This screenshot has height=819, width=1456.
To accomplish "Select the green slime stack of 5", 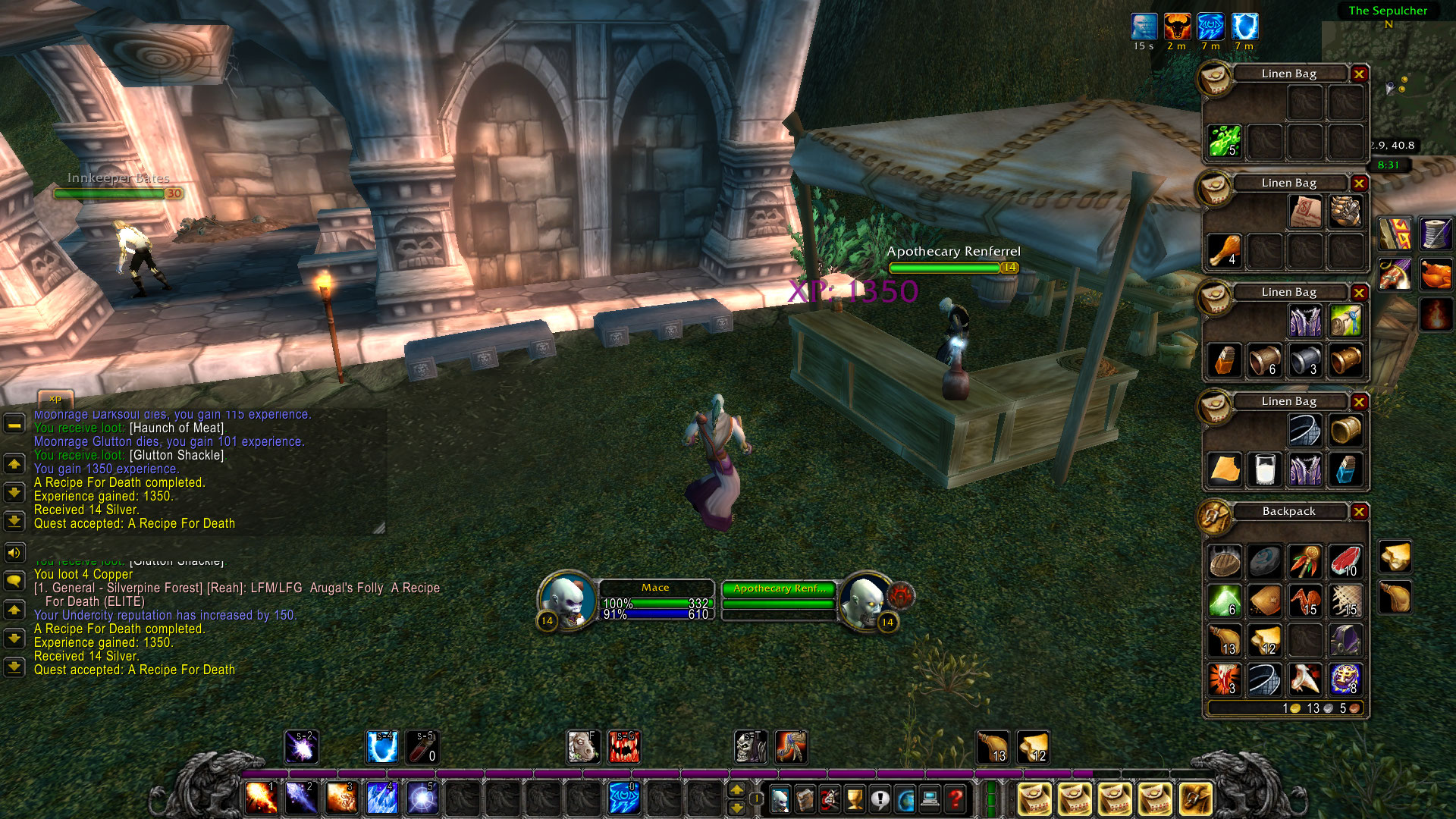I will (1224, 141).
